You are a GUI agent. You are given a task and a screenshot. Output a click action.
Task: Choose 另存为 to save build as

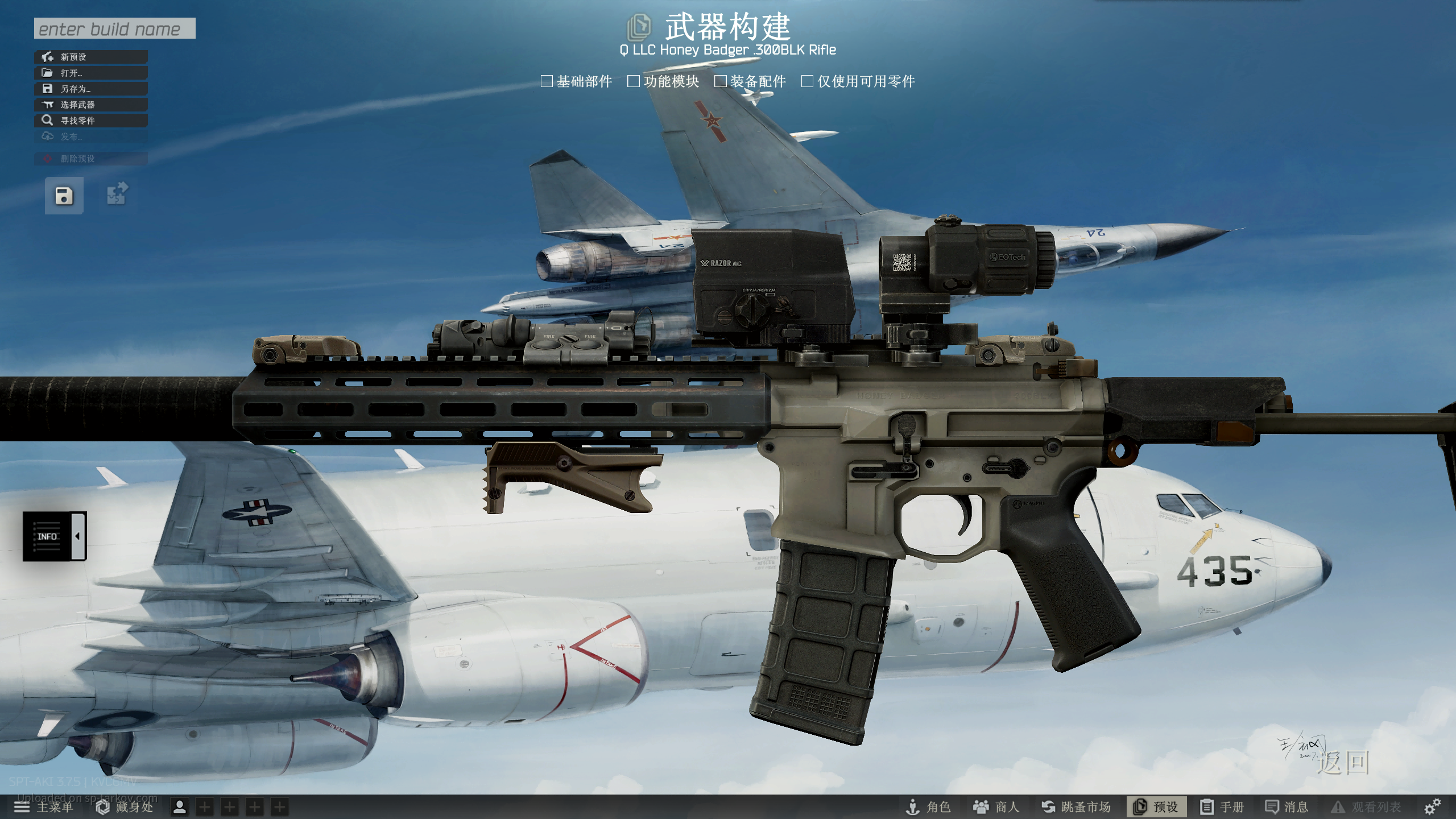click(91, 89)
